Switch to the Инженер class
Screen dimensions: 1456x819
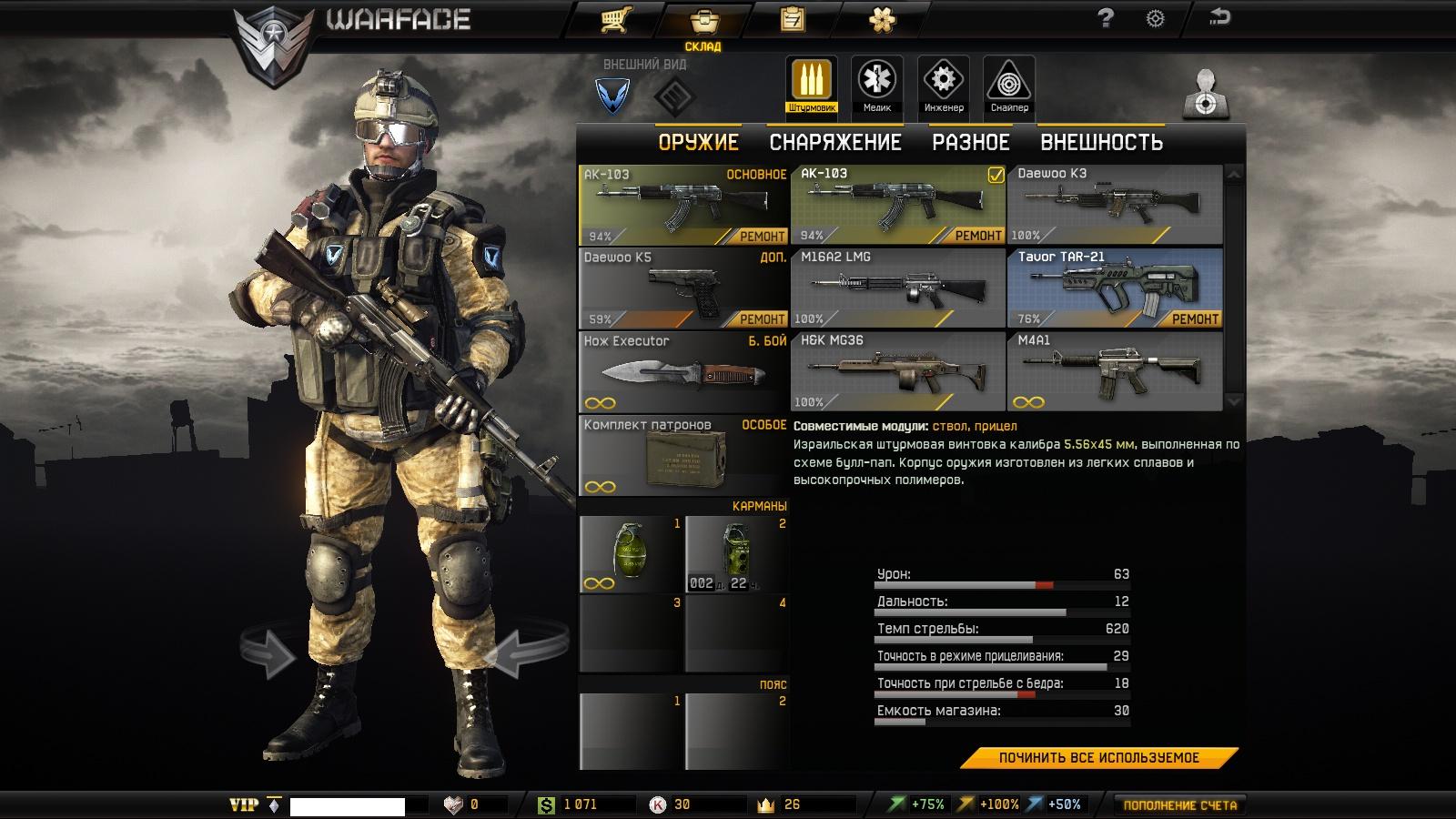tap(943, 86)
